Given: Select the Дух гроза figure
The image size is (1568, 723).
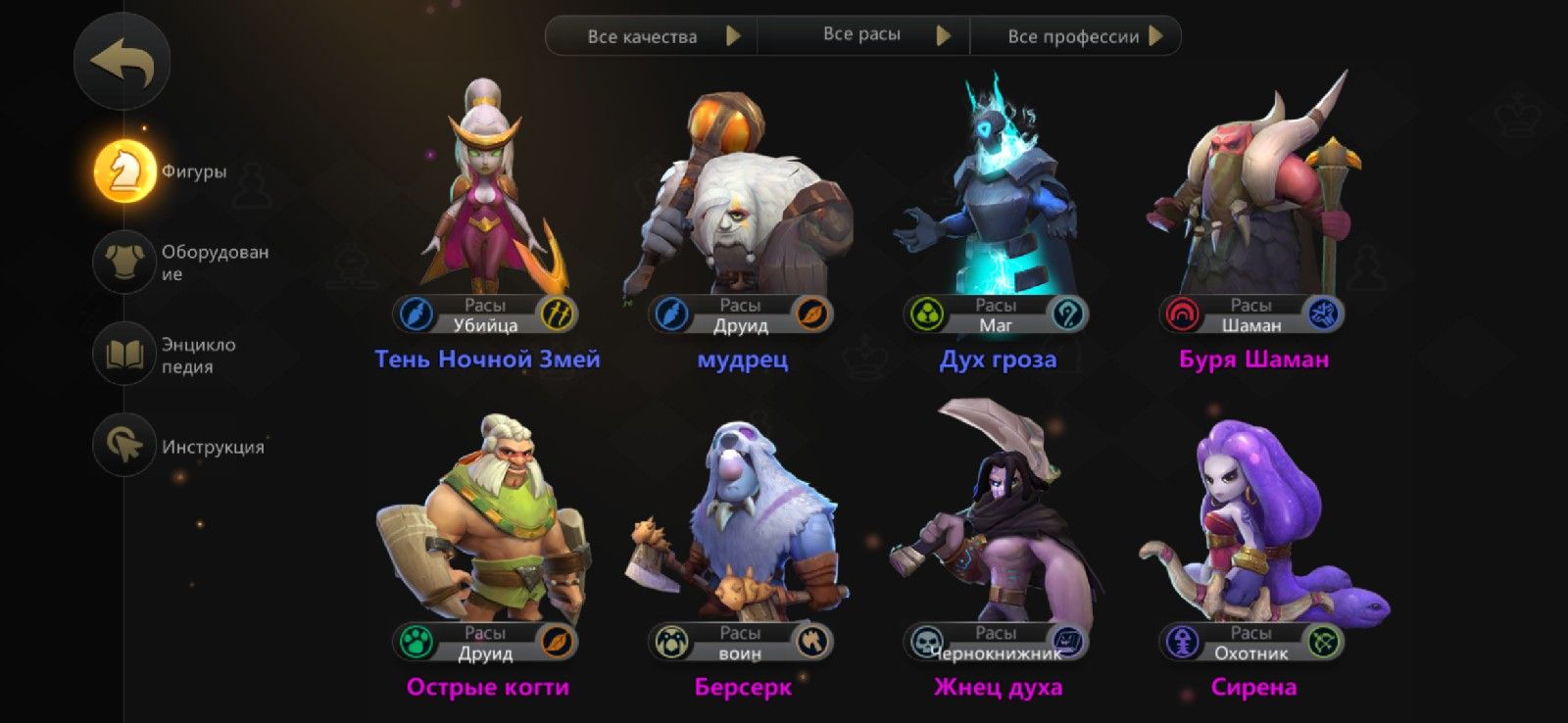Looking at the screenshot, I should click(x=997, y=206).
